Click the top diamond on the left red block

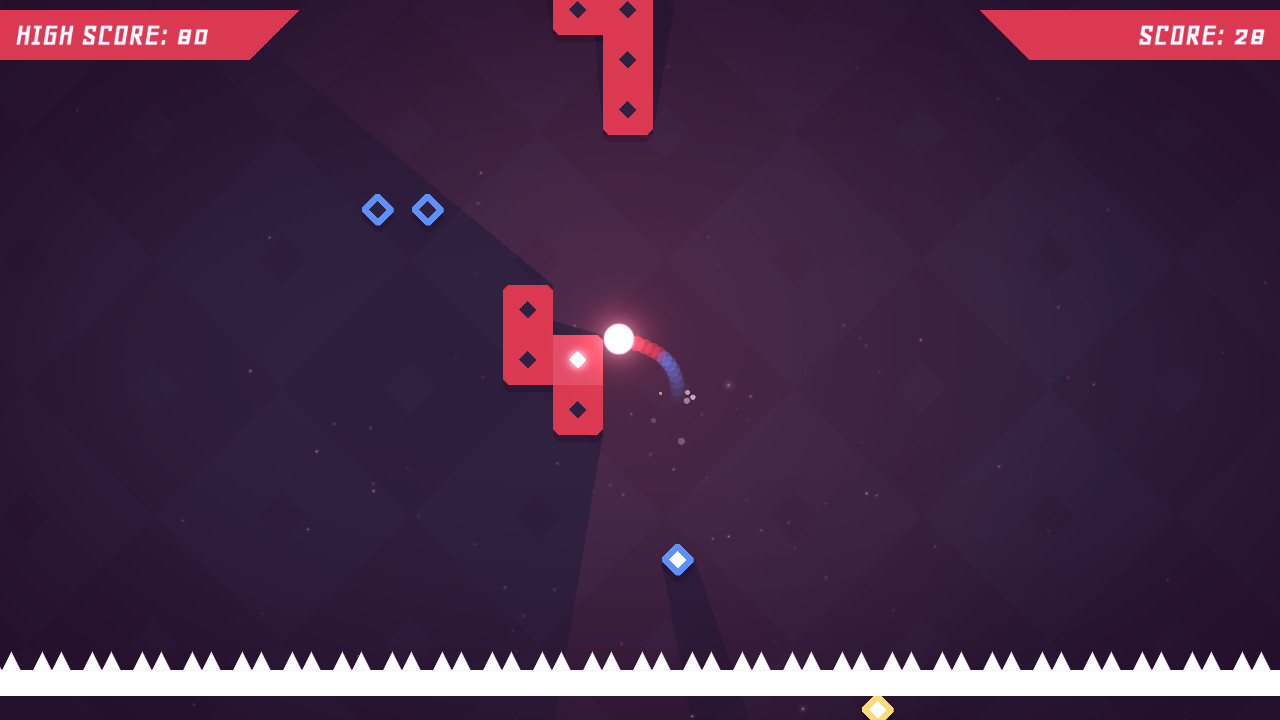[x=527, y=311]
